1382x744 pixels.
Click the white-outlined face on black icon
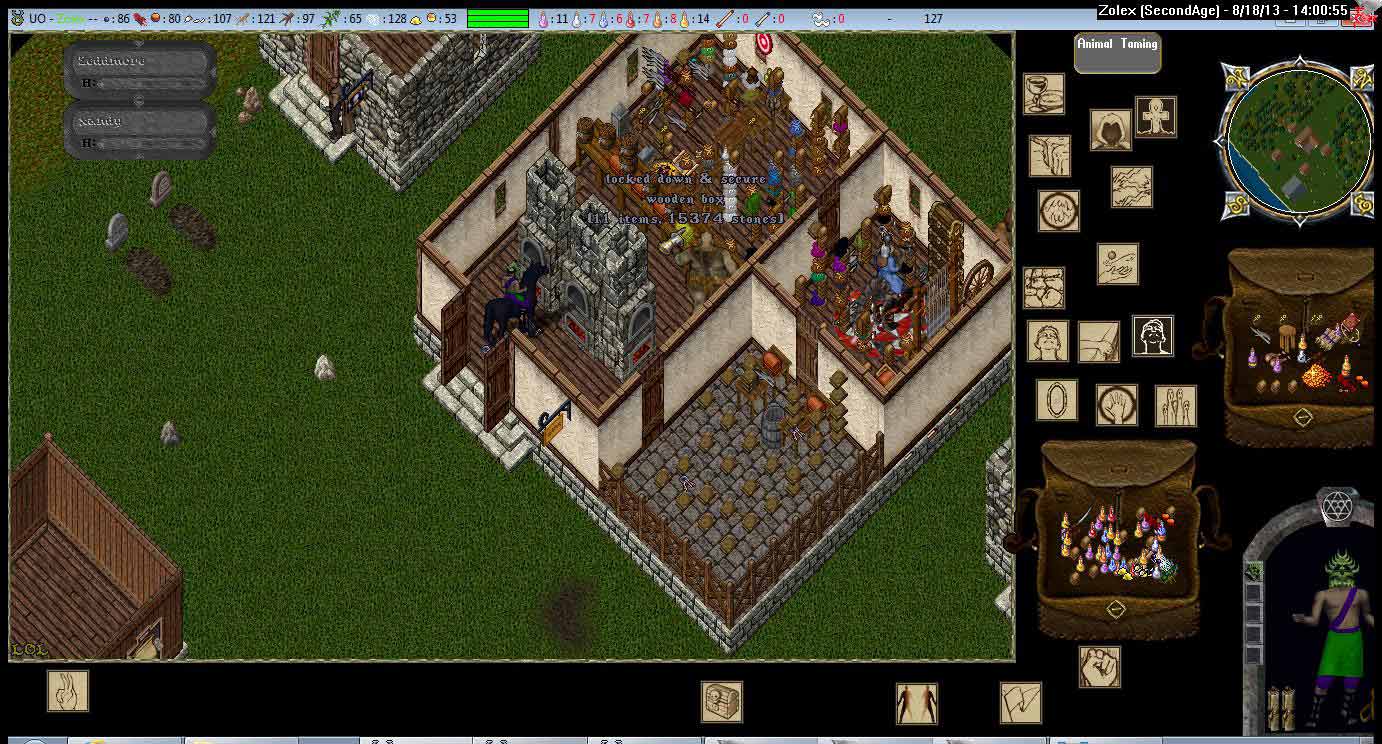[1152, 336]
